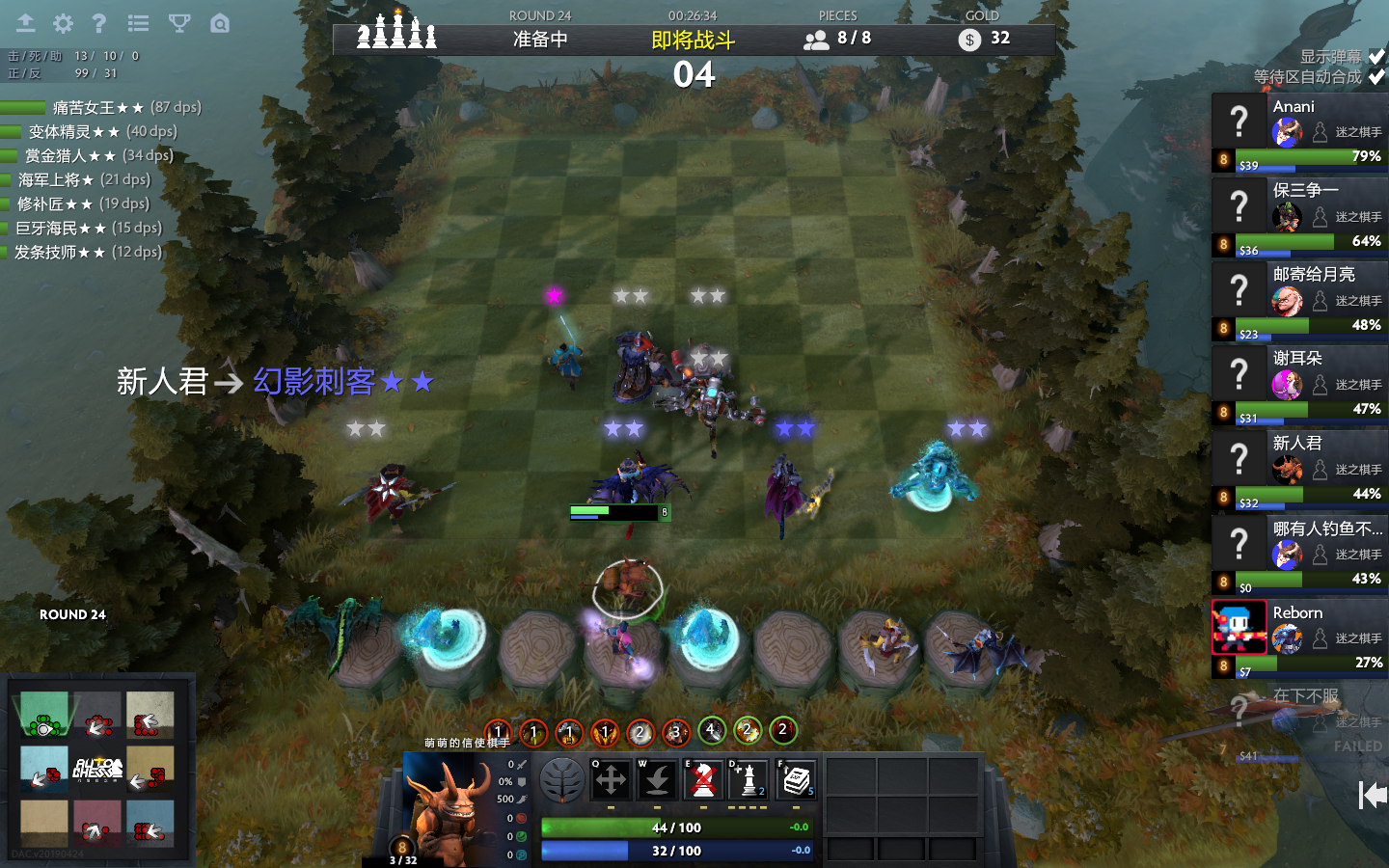Screen dimensions: 1389x868
Task: Click the question mark help icon
Action: pos(98,23)
